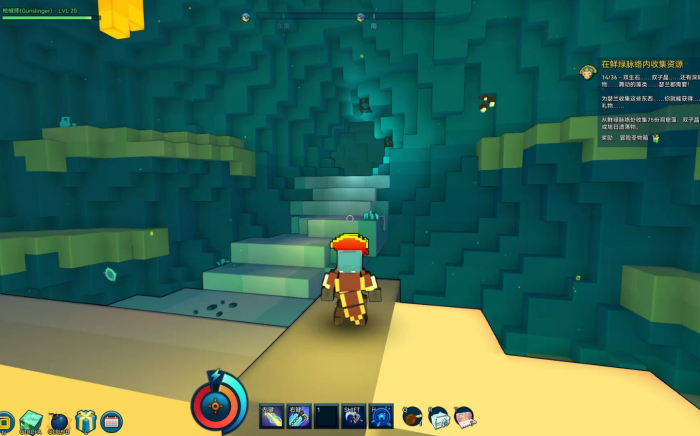Image resolution: width=700 pixels, height=436 pixels.
Task: Click the quest giver portrait icon
Action: (x=588, y=71)
